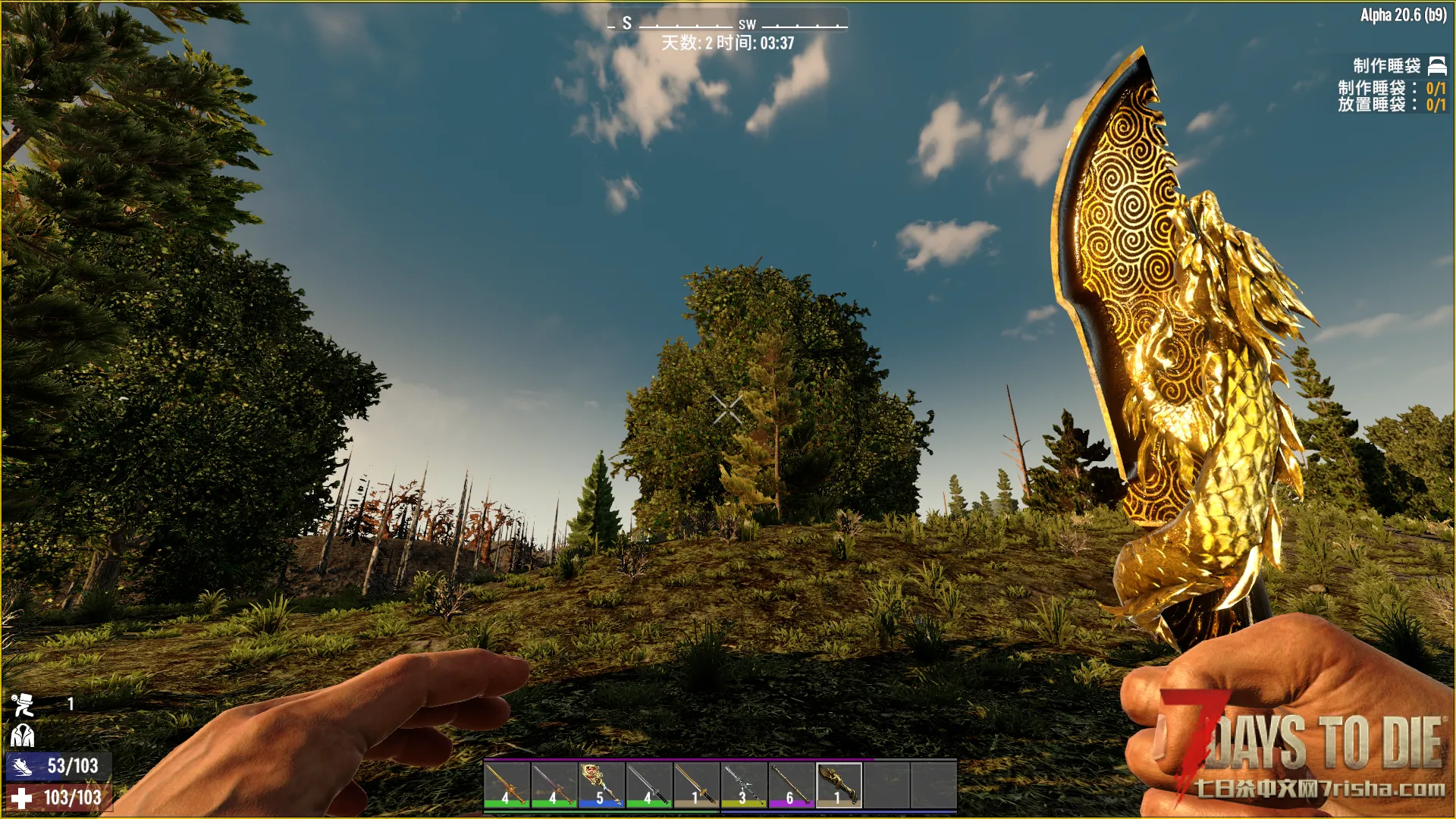The image size is (1456, 819).
Task: Click the encumbrance status icon
Action: 22,705
